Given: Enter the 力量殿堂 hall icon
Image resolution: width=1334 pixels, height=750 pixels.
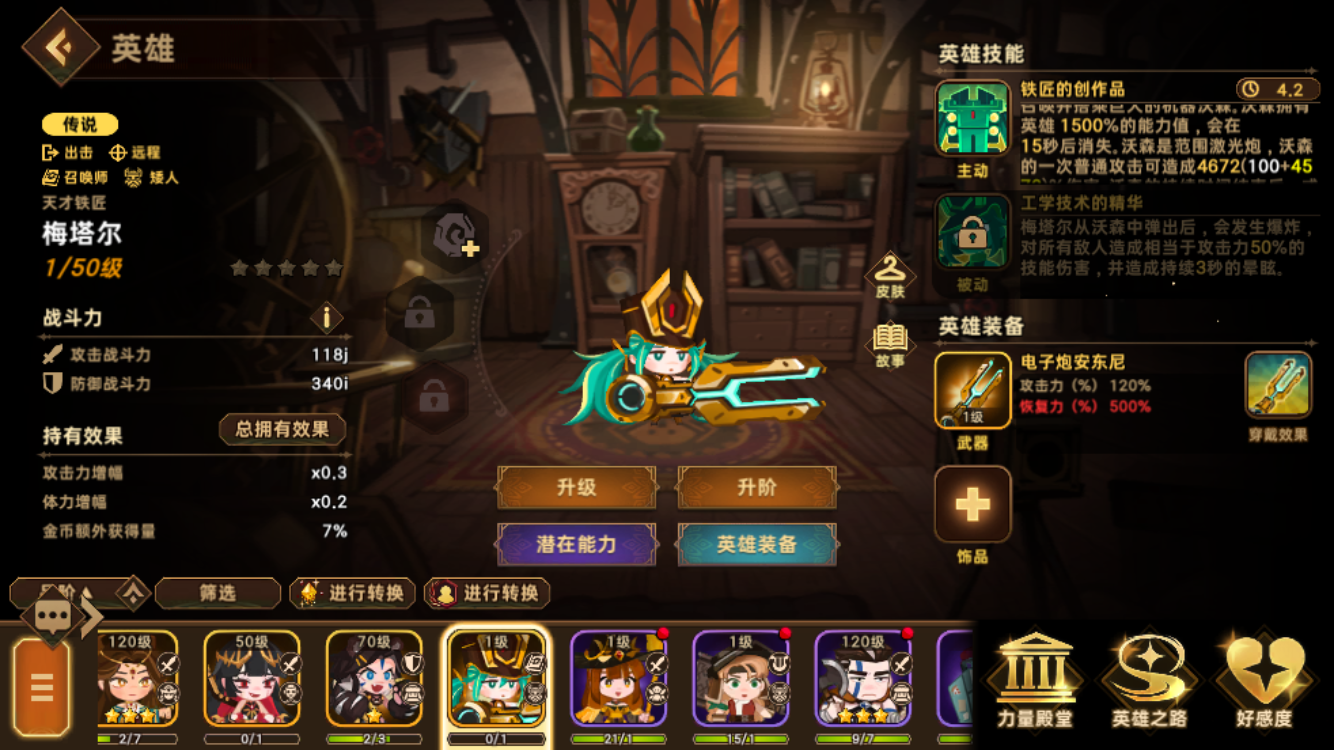Looking at the screenshot, I should (1035, 680).
